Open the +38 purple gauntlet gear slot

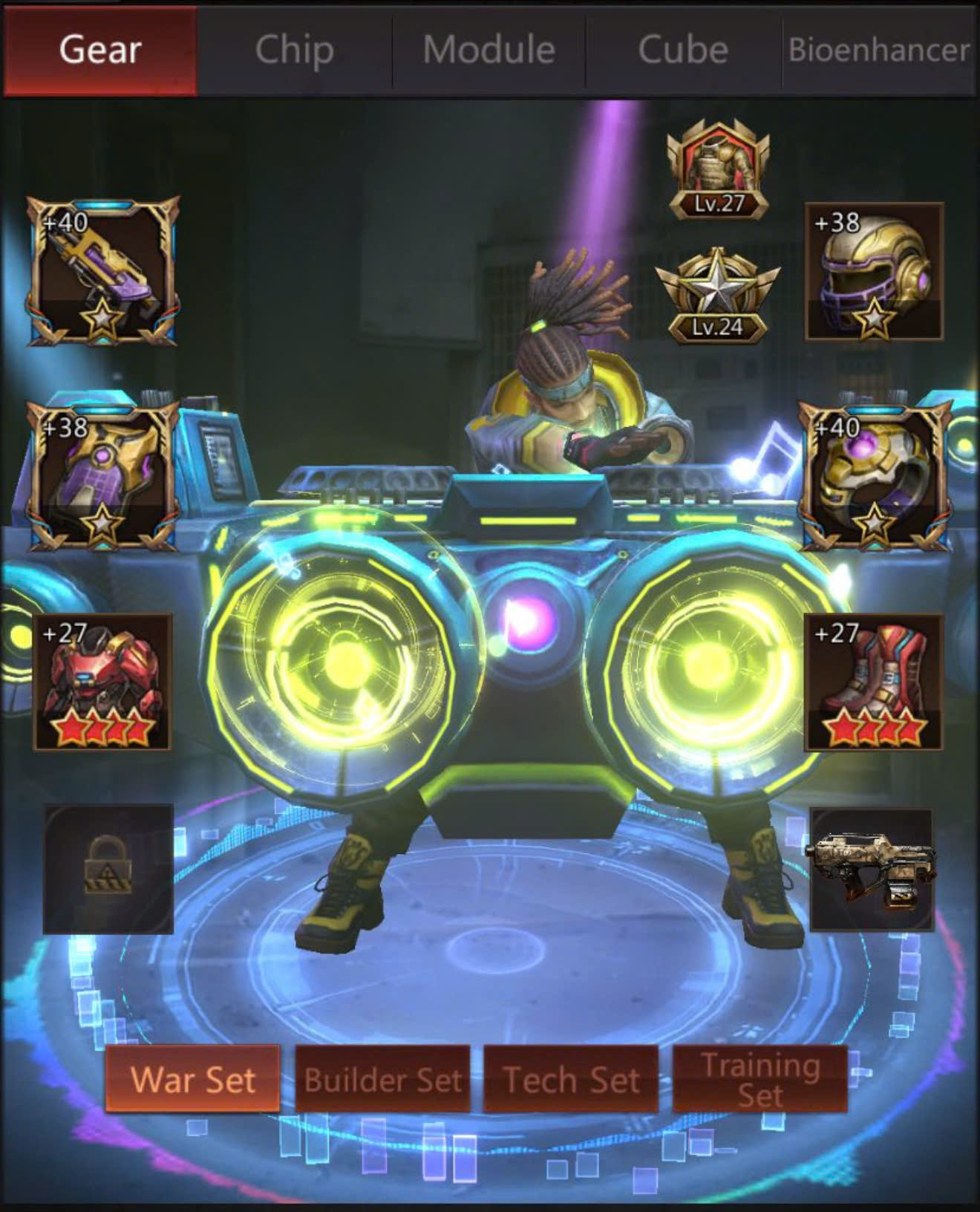102,476
